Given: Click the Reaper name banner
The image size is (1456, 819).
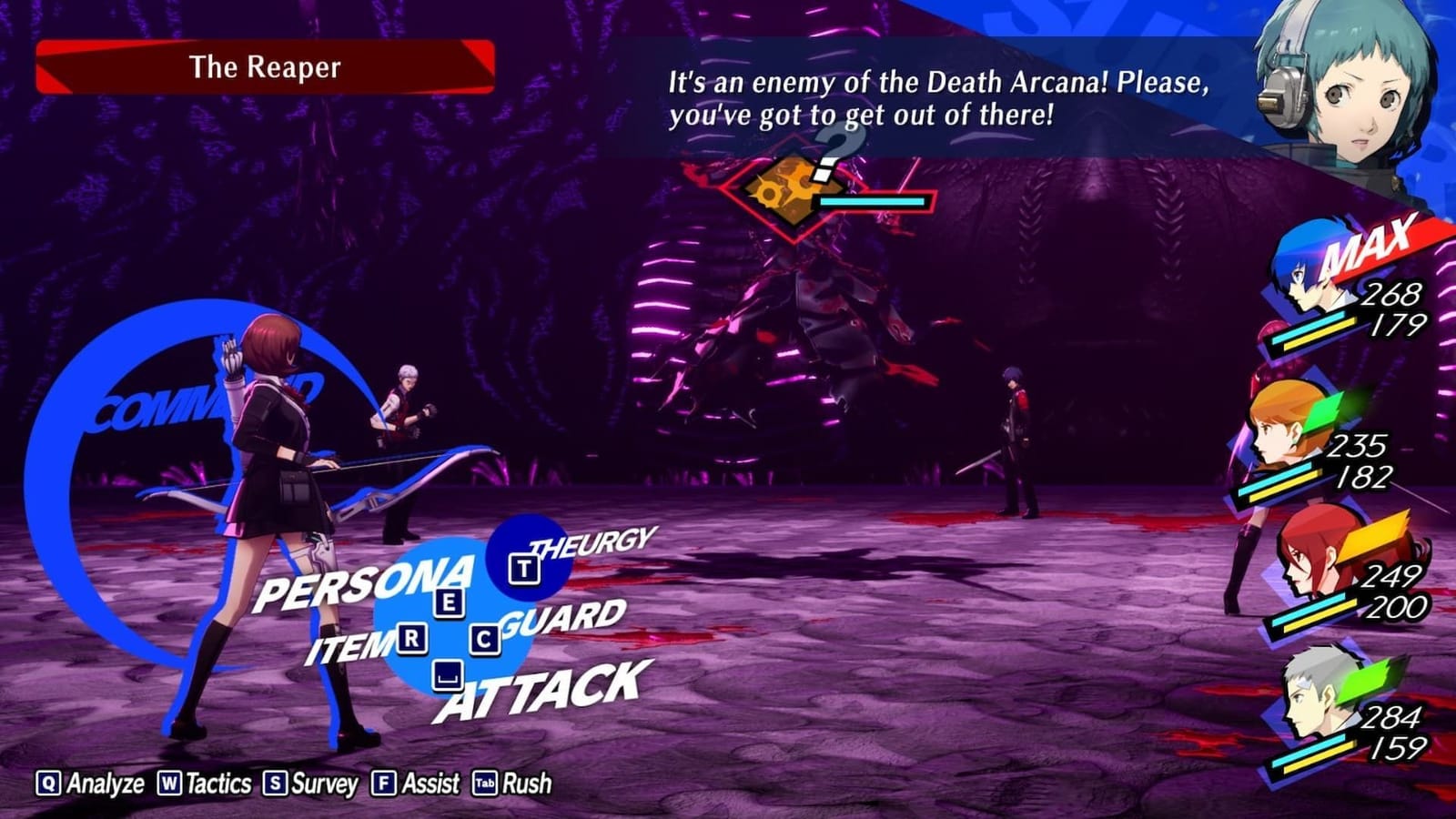Looking at the screenshot, I should [x=264, y=65].
